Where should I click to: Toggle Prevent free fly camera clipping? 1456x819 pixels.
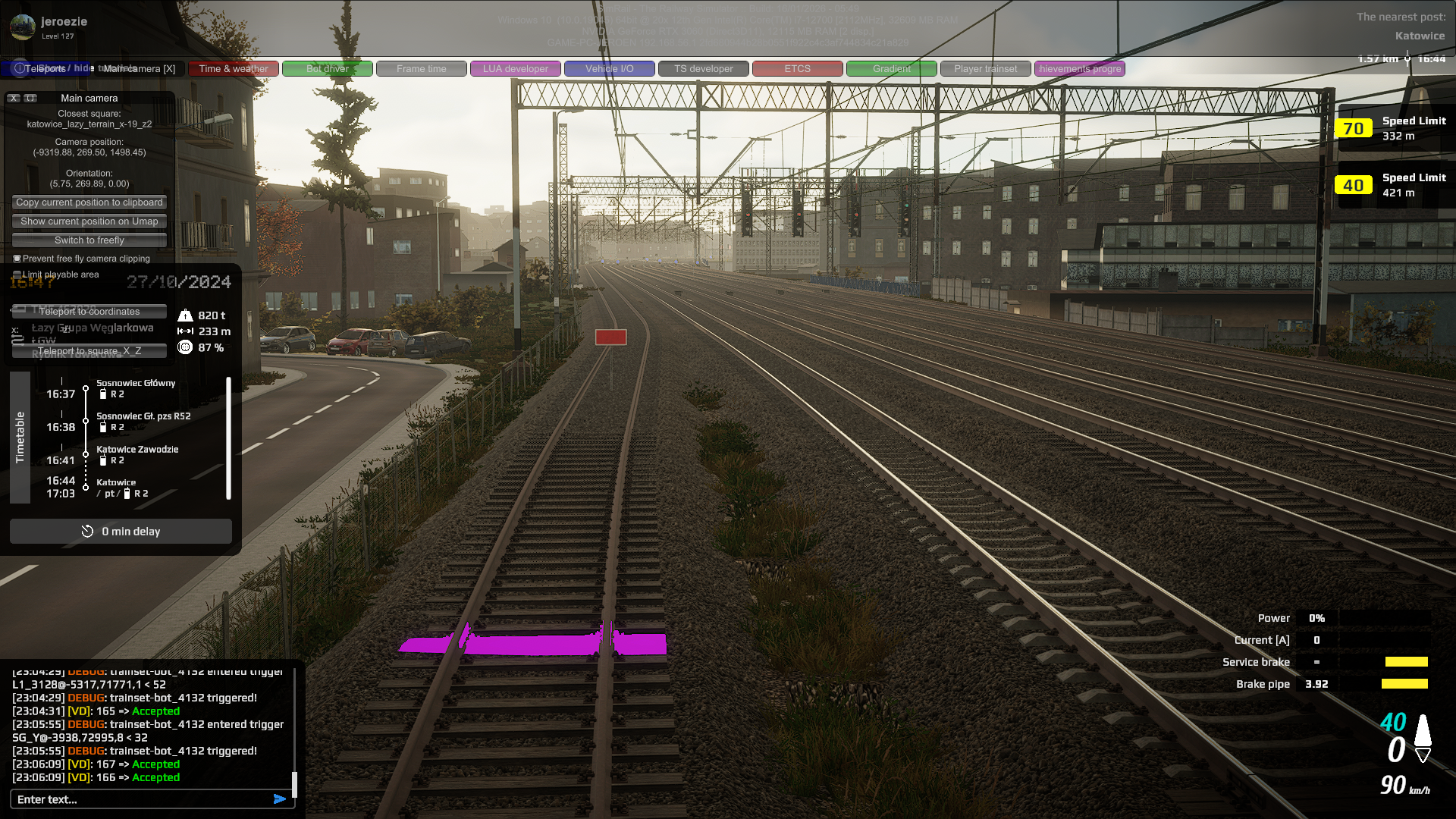pos(17,259)
